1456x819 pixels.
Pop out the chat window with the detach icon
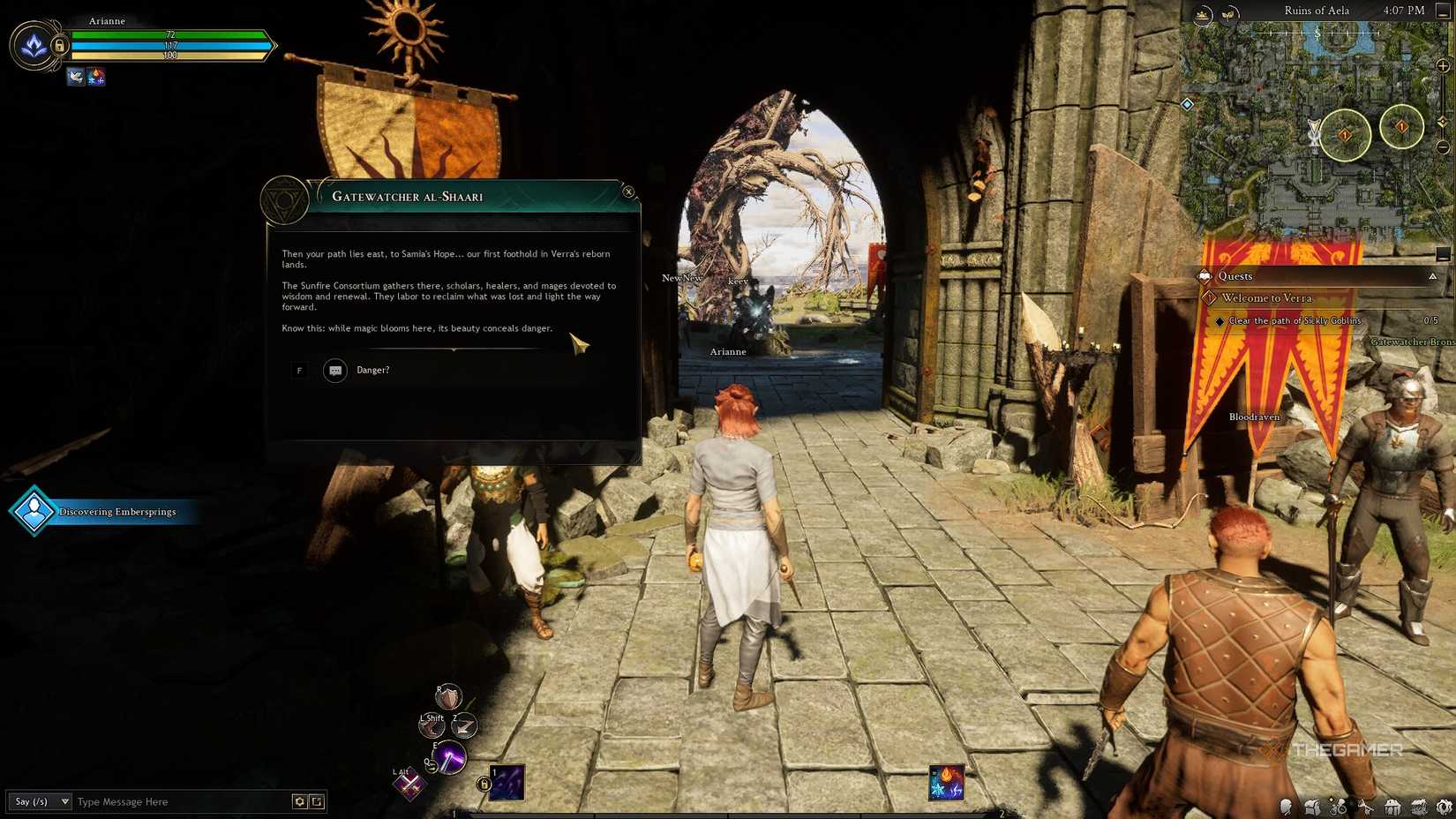click(317, 801)
